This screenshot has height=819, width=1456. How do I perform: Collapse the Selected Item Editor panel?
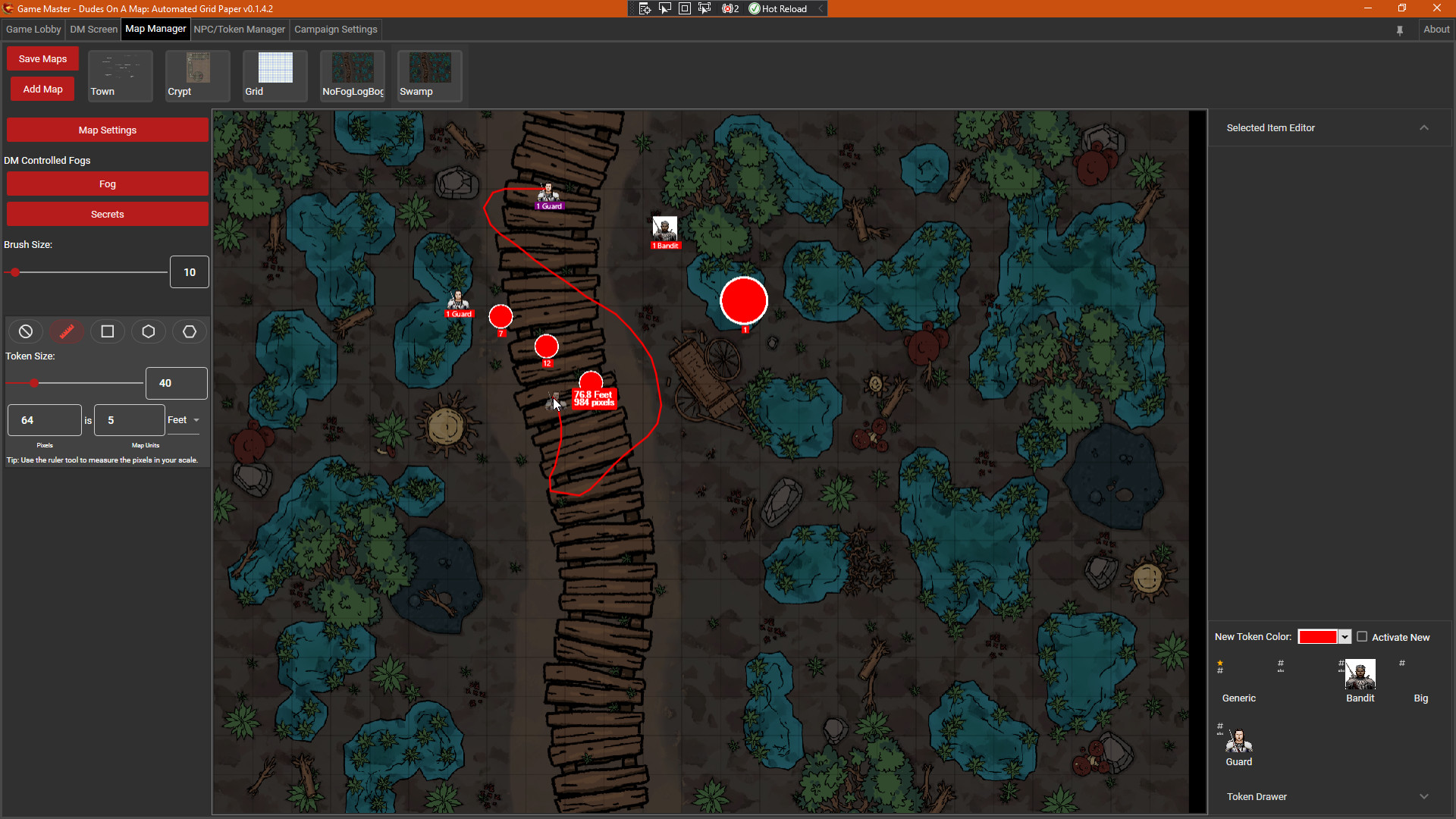pos(1423,128)
